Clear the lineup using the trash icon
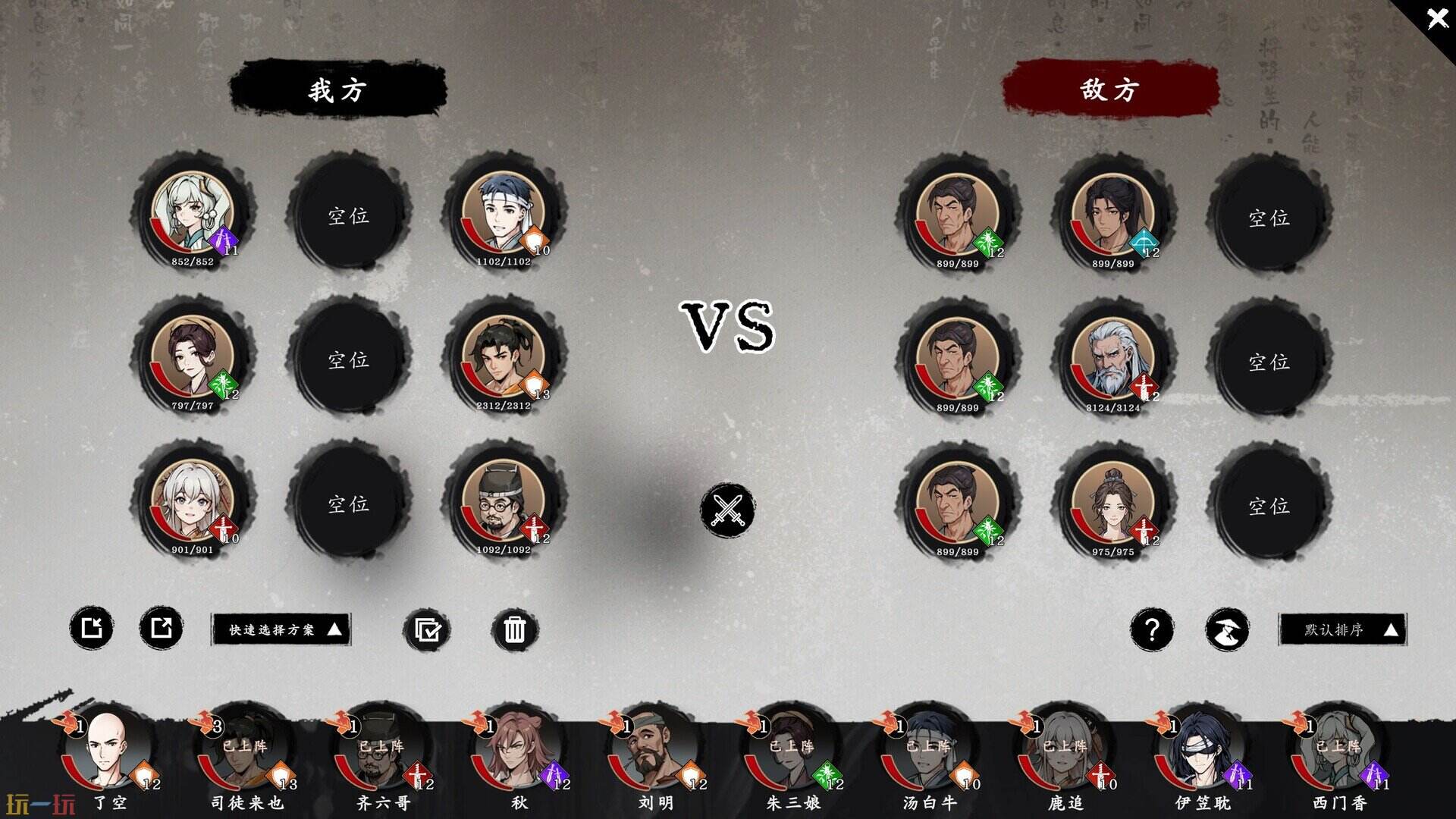 pos(516,629)
